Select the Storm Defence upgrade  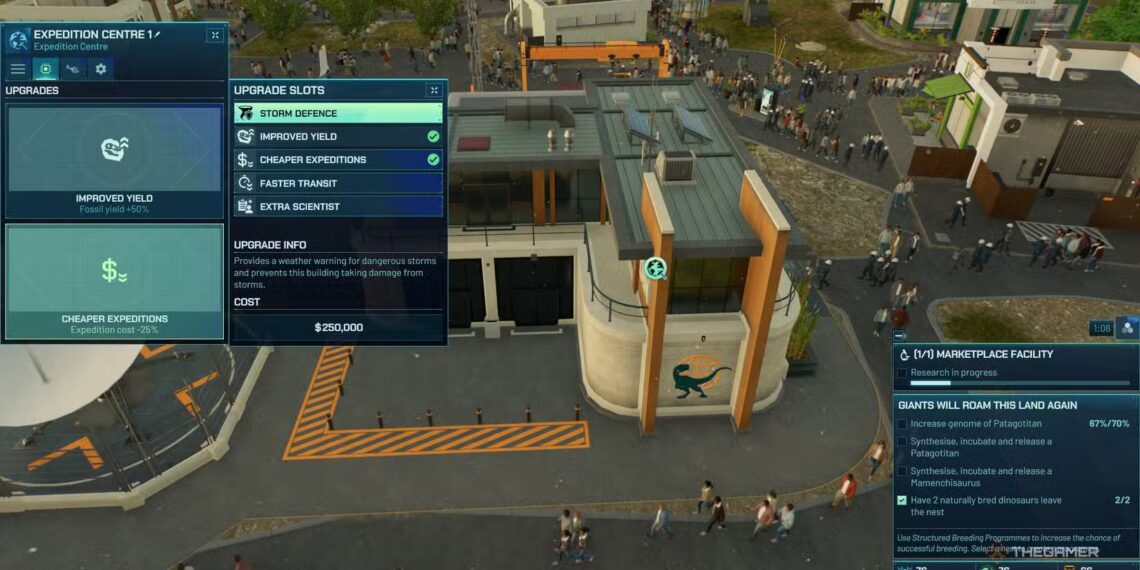pyautogui.click(x=338, y=113)
